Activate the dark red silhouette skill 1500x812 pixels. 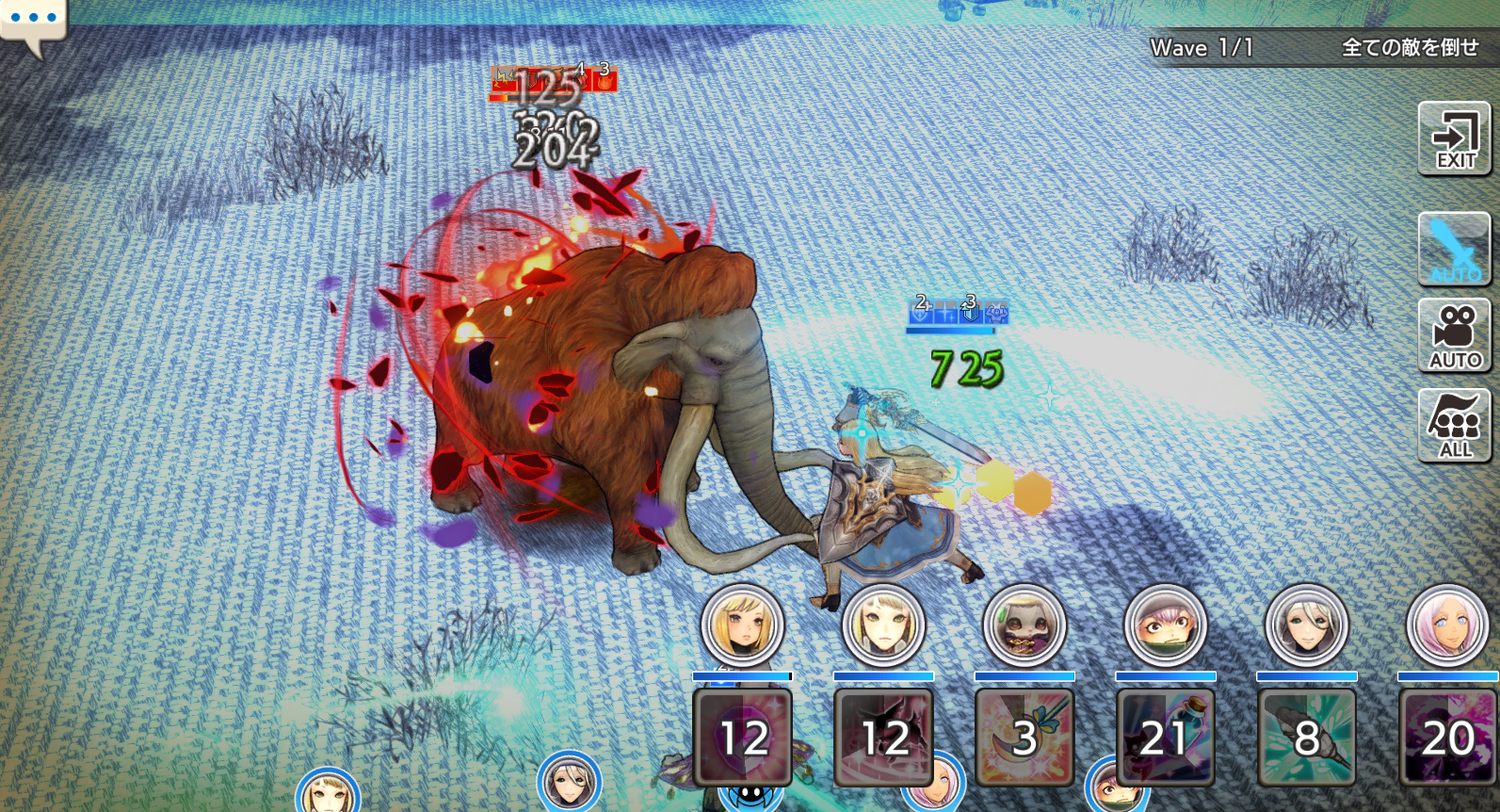883,737
